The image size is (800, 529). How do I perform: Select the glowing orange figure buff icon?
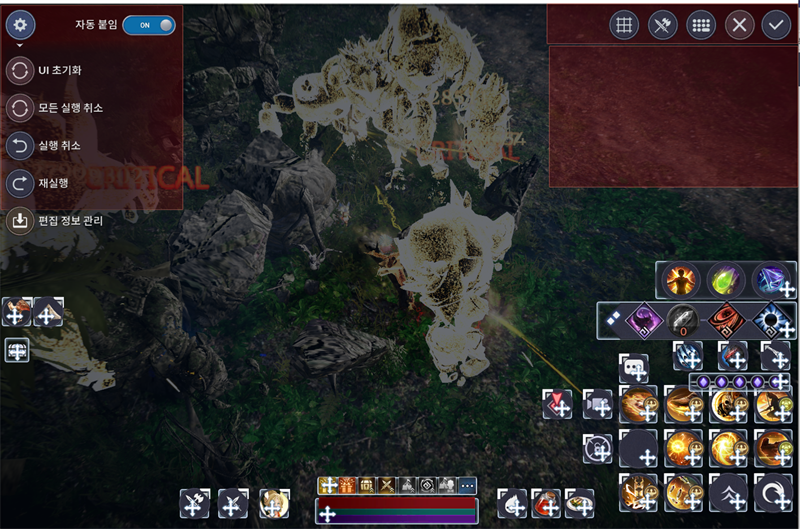tap(681, 279)
